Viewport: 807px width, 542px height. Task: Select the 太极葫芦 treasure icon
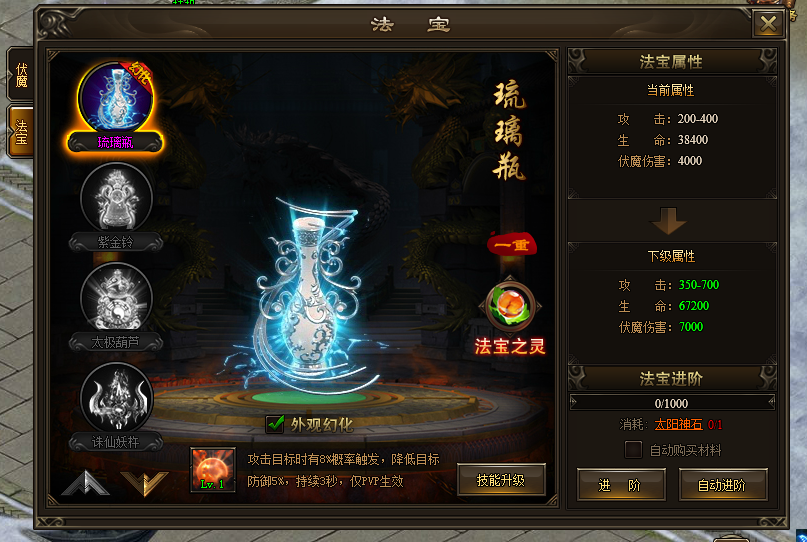pyautogui.click(x=116, y=298)
